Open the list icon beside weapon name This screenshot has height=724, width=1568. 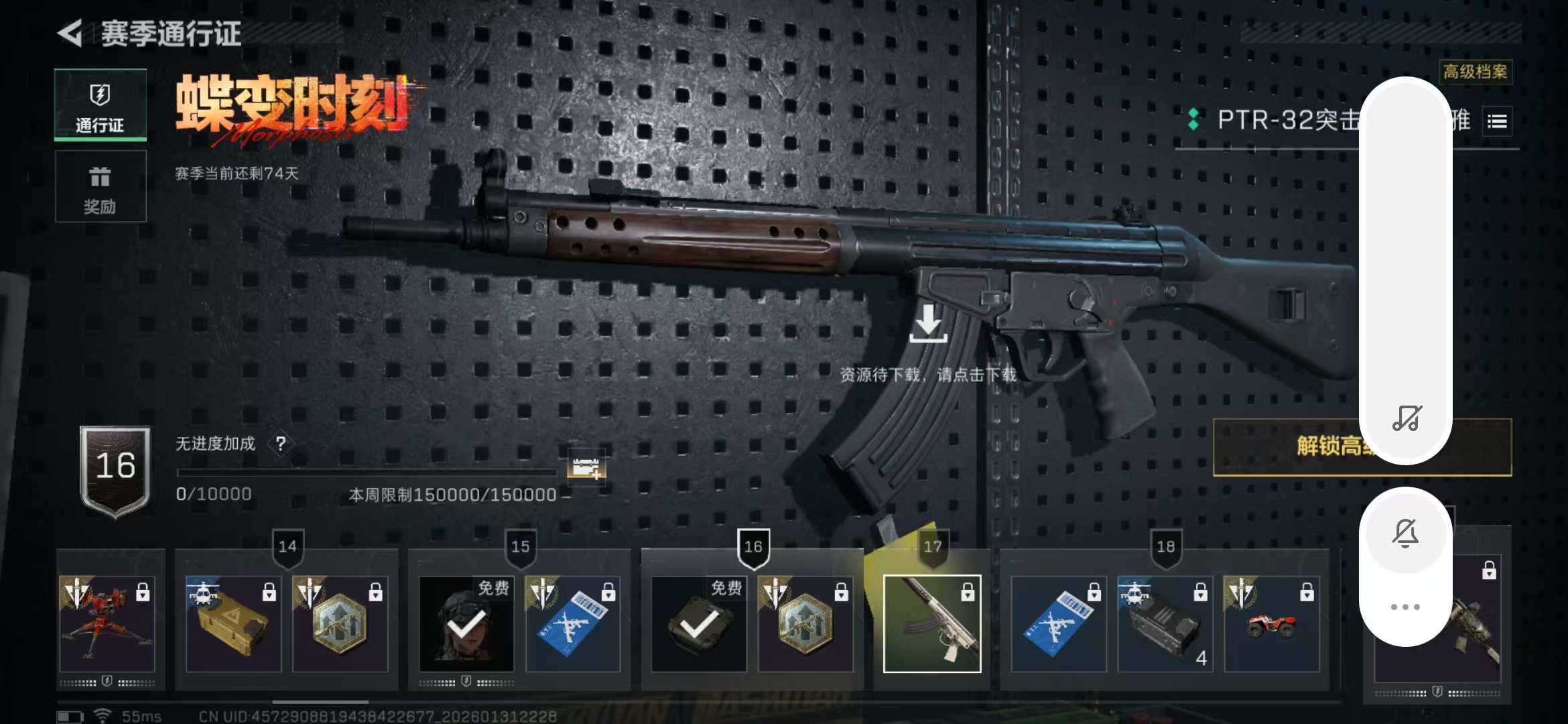(x=1497, y=121)
